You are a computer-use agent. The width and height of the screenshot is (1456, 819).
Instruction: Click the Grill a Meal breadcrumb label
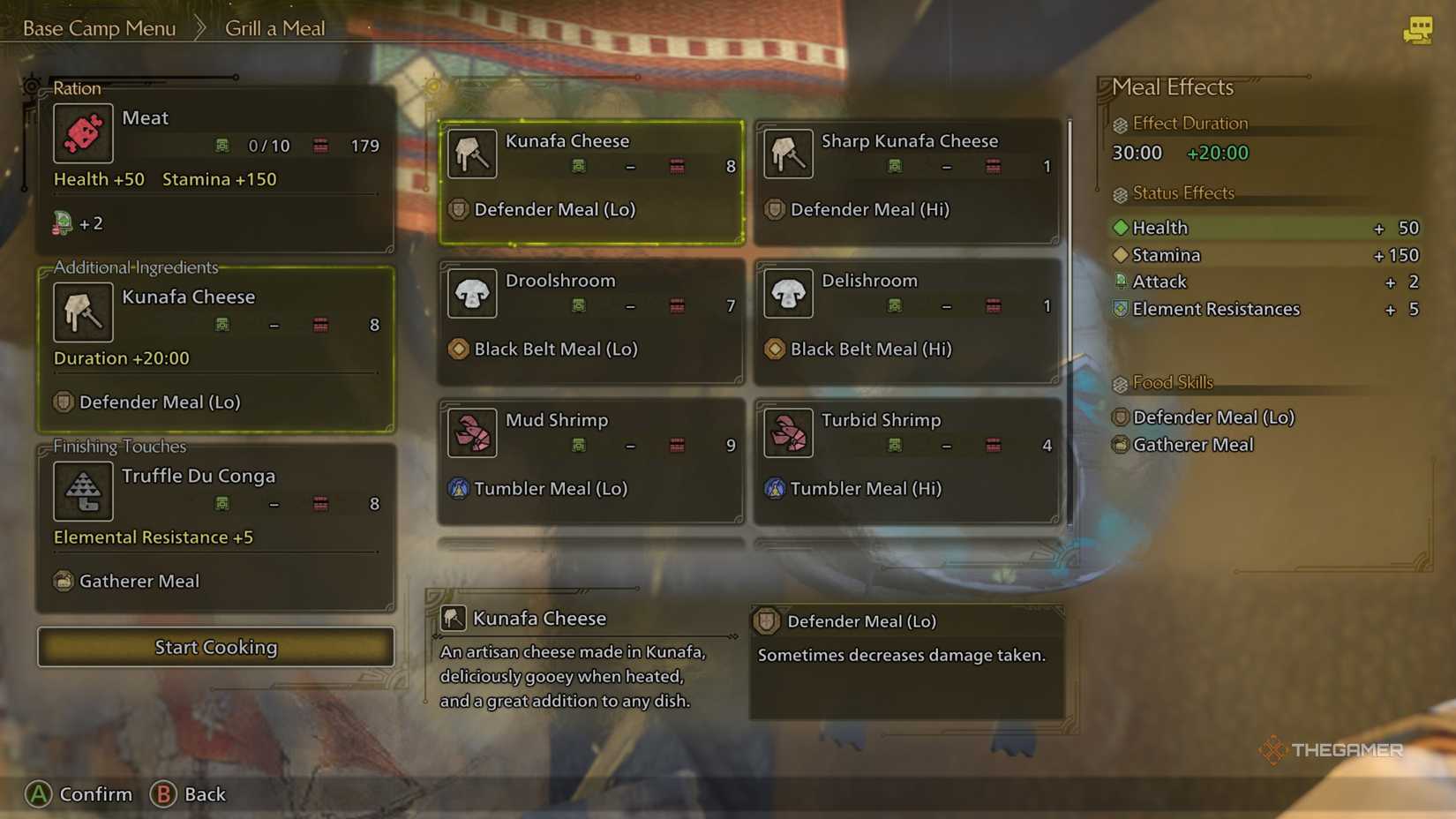click(x=274, y=28)
